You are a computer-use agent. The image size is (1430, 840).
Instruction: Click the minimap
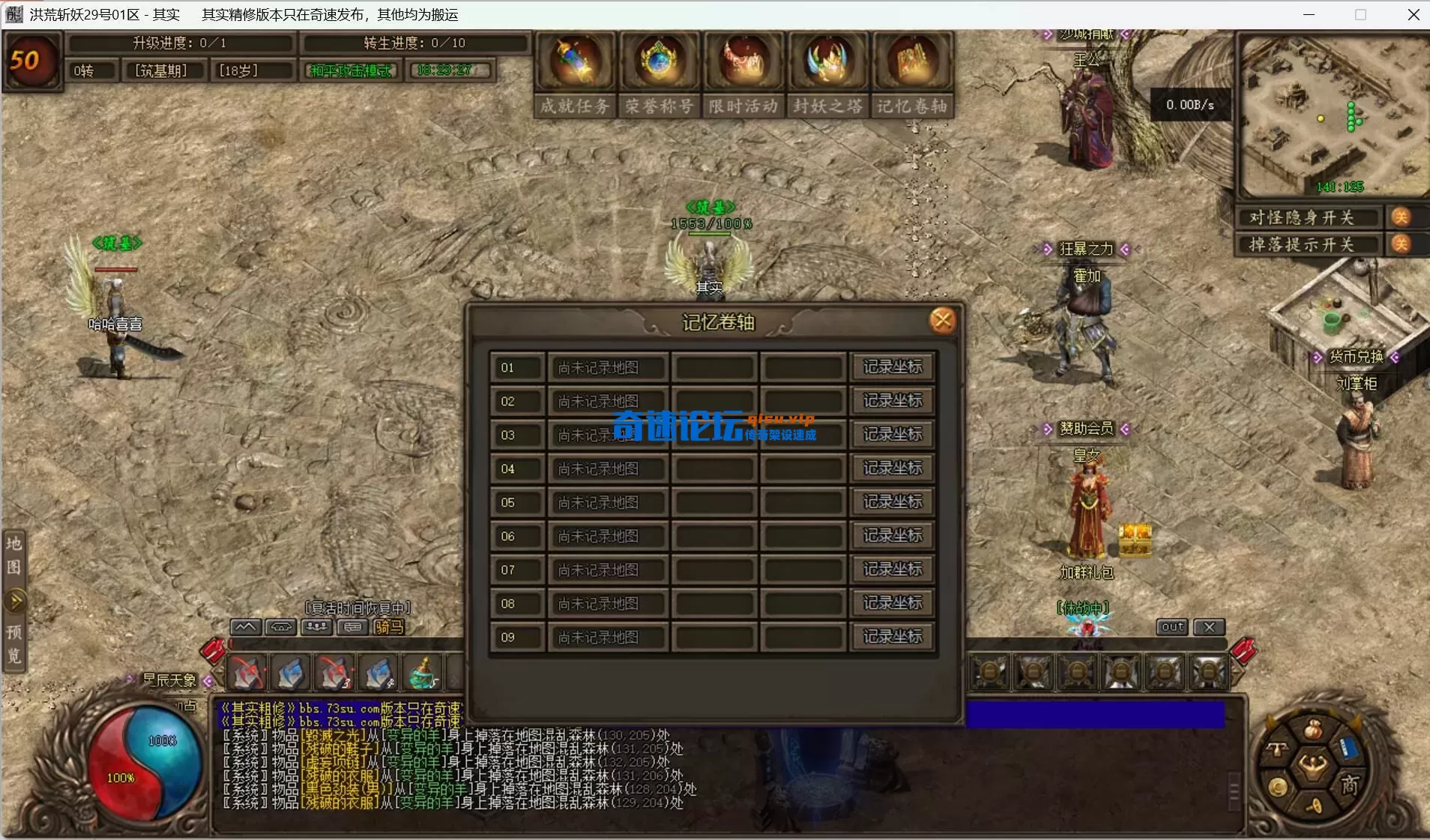point(1332,116)
